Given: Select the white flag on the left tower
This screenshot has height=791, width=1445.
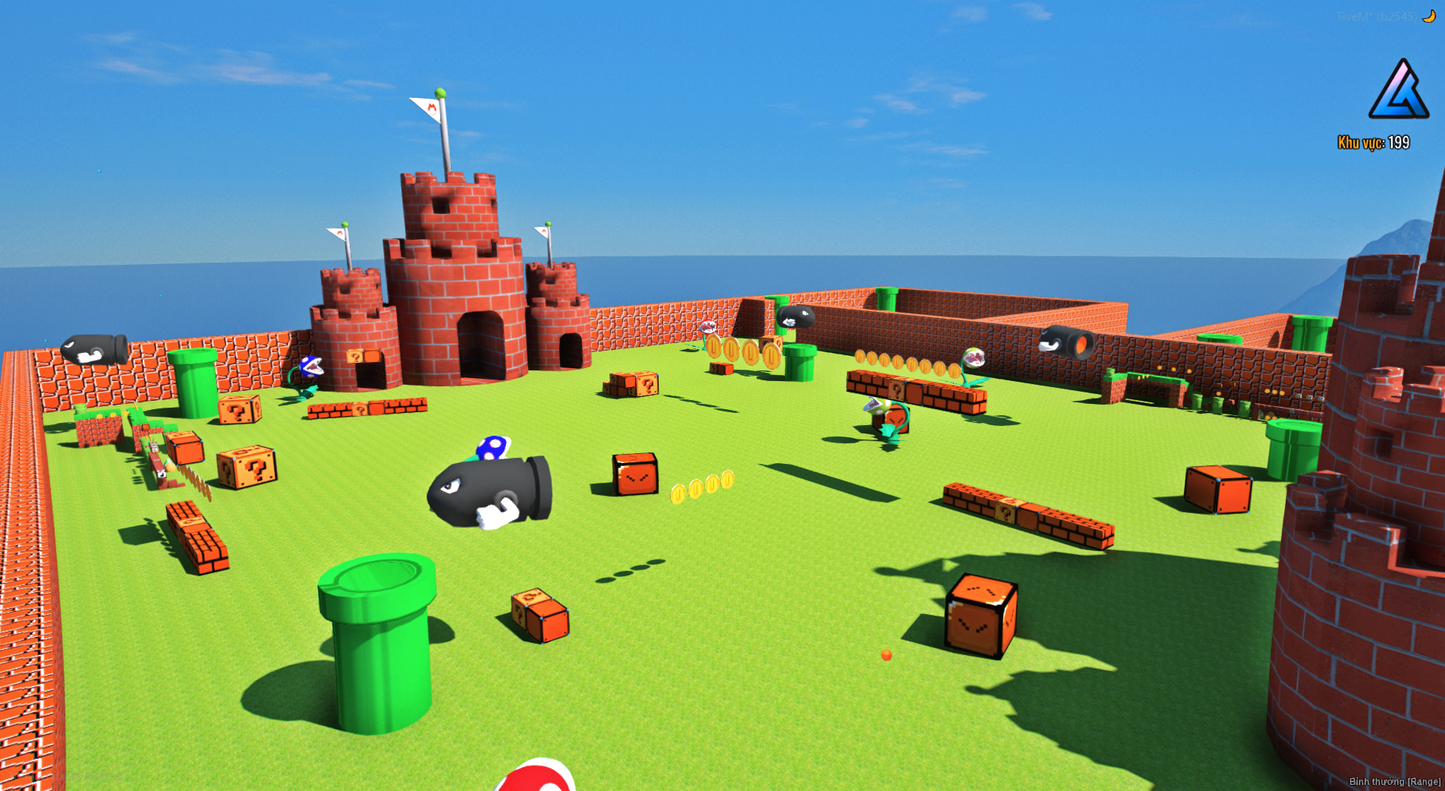Looking at the screenshot, I should [x=338, y=233].
